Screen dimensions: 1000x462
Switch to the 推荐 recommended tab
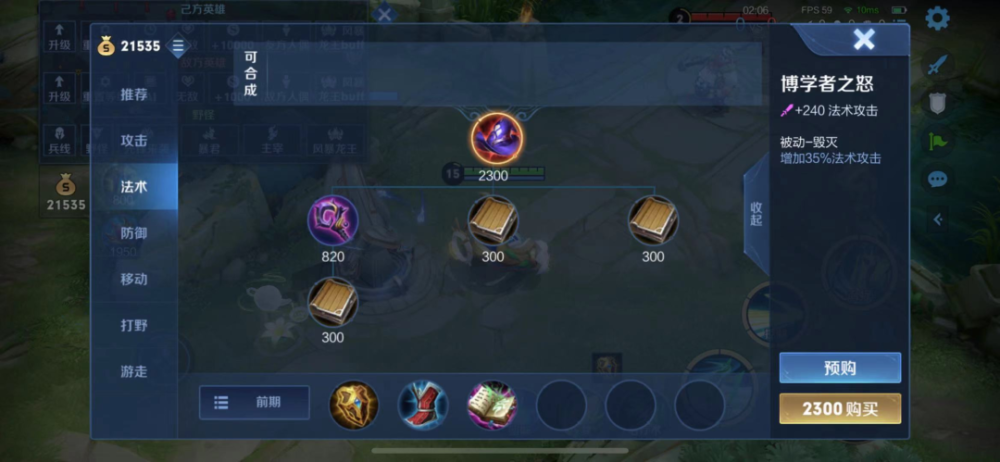(134, 95)
